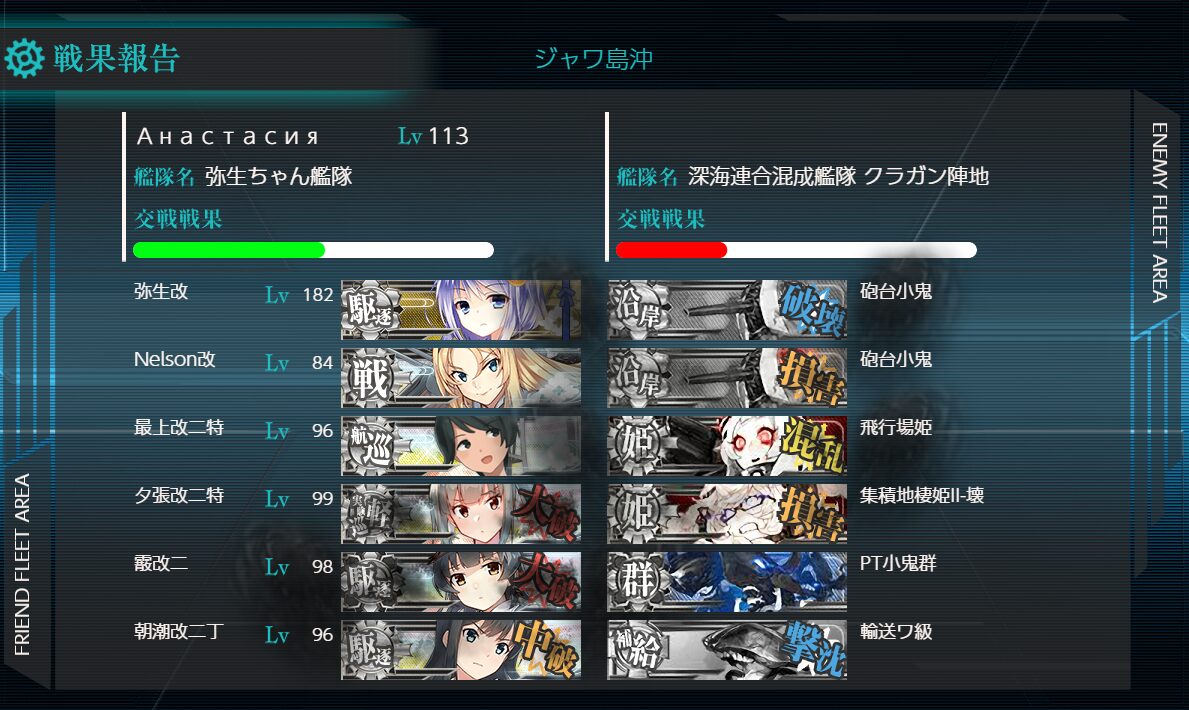This screenshot has width=1189, height=710.
Task: Click the 飛行場姫 enemy banner
Action: [x=727, y=446]
